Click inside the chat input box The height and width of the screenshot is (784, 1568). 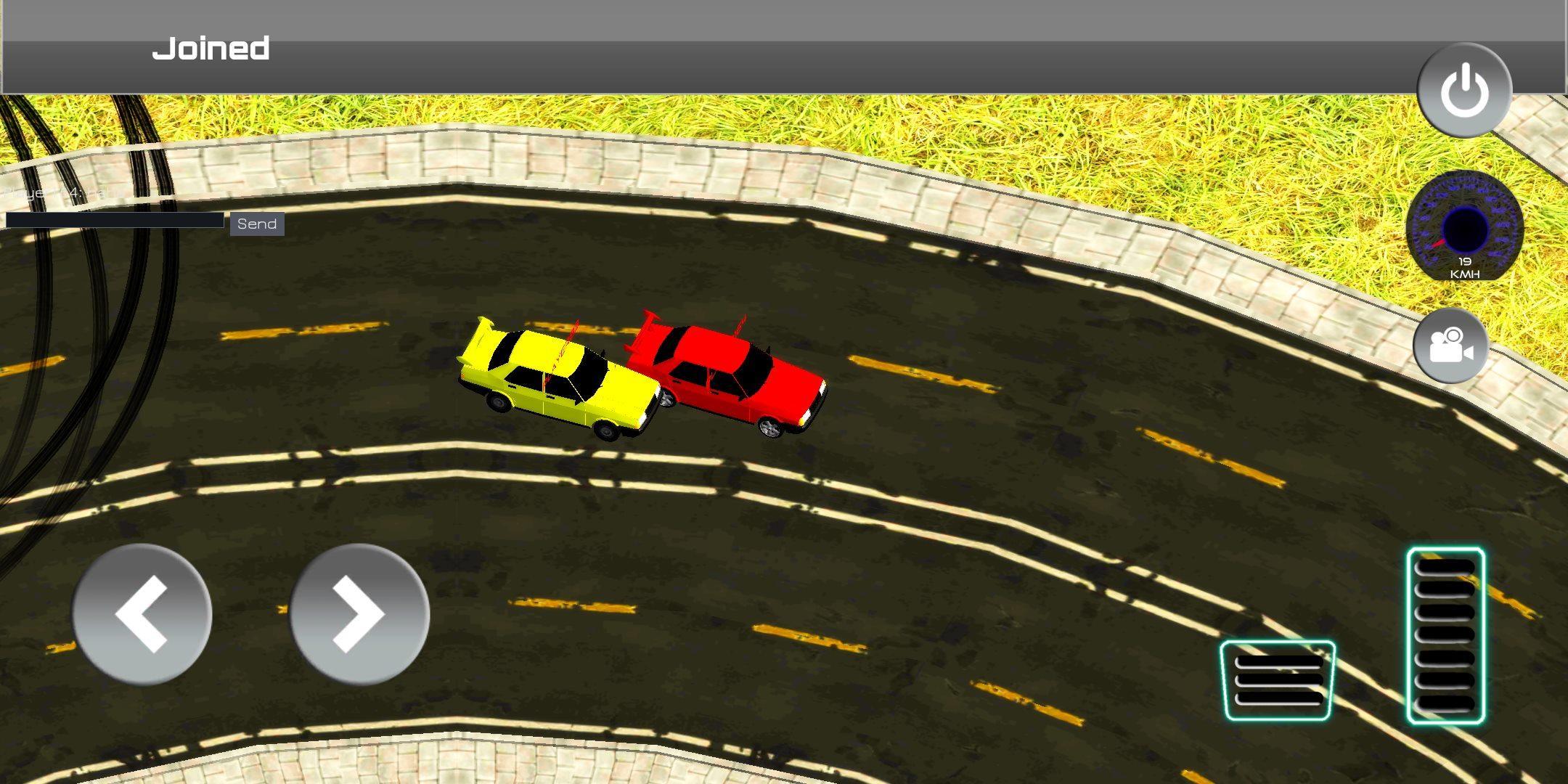click(x=115, y=220)
